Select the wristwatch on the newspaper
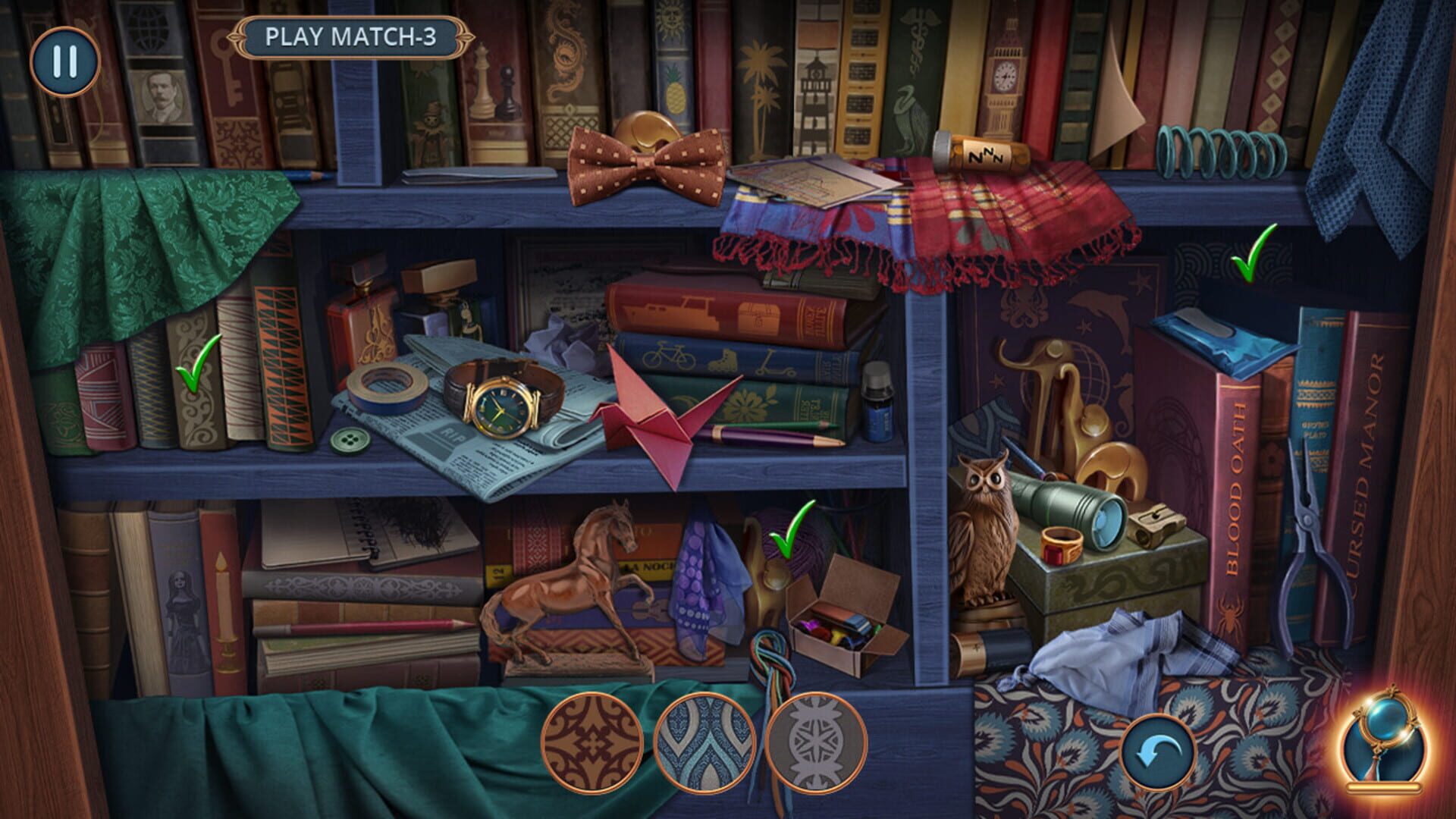The height and width of the screenshot is (819, 1456). (500, 409)
